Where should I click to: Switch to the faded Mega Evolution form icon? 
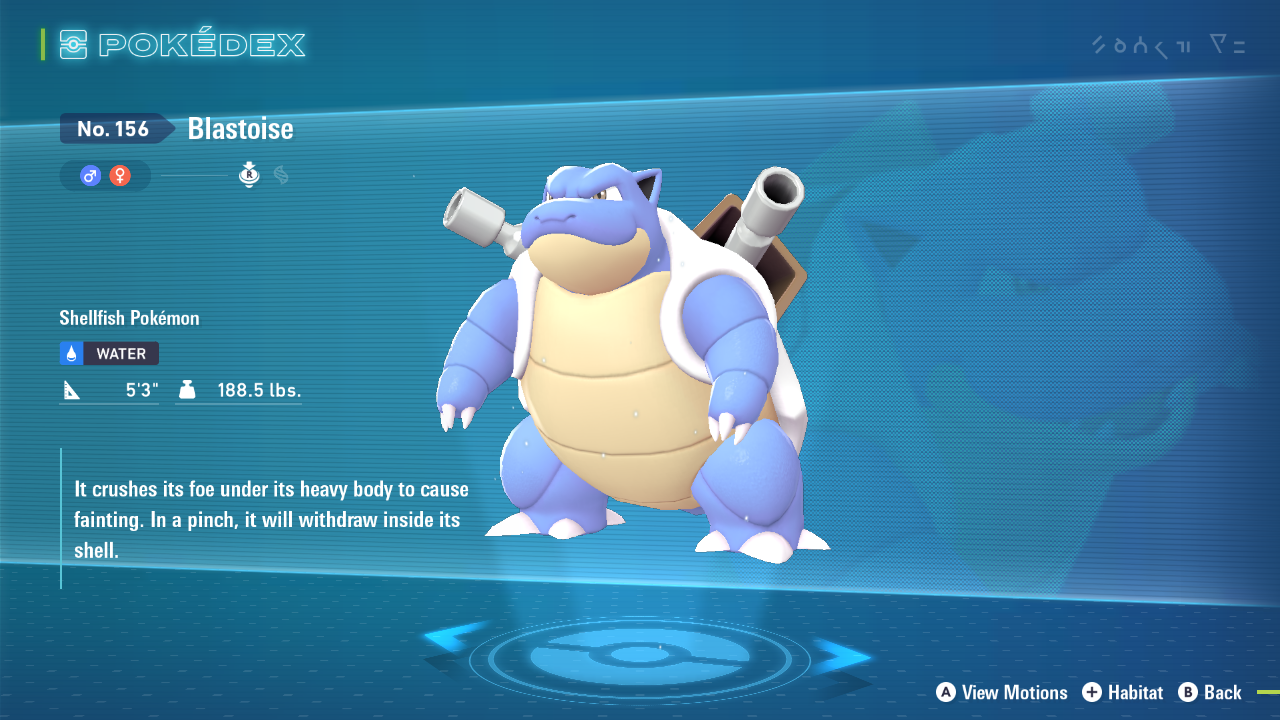click(x=281, y=175)
